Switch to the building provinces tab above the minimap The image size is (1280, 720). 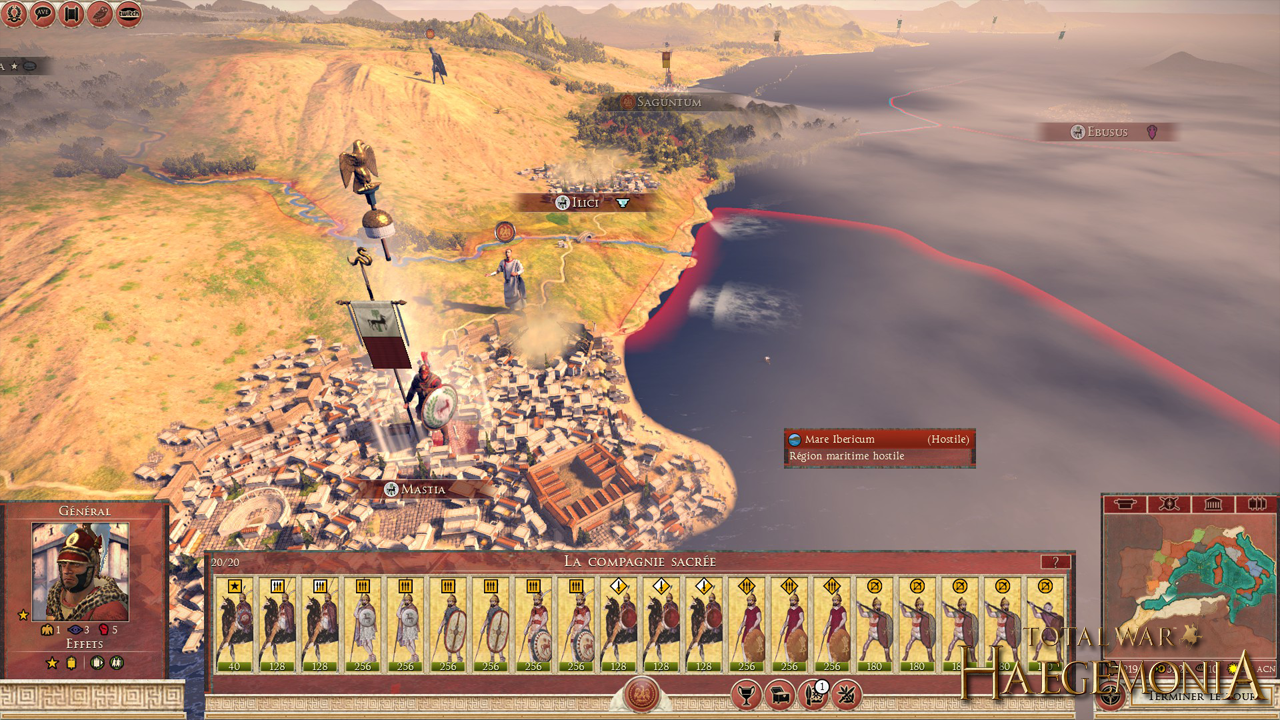tap(1213, 505)
